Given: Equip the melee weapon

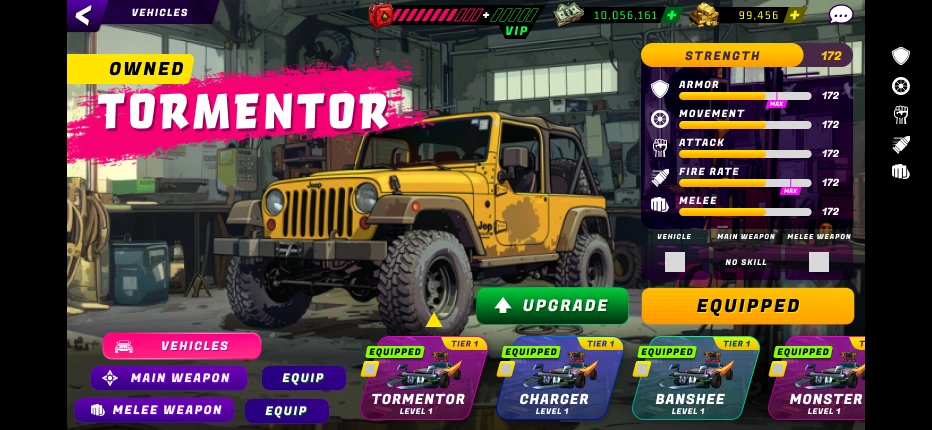Looking at the screenshot, I should tap(287, 410).
